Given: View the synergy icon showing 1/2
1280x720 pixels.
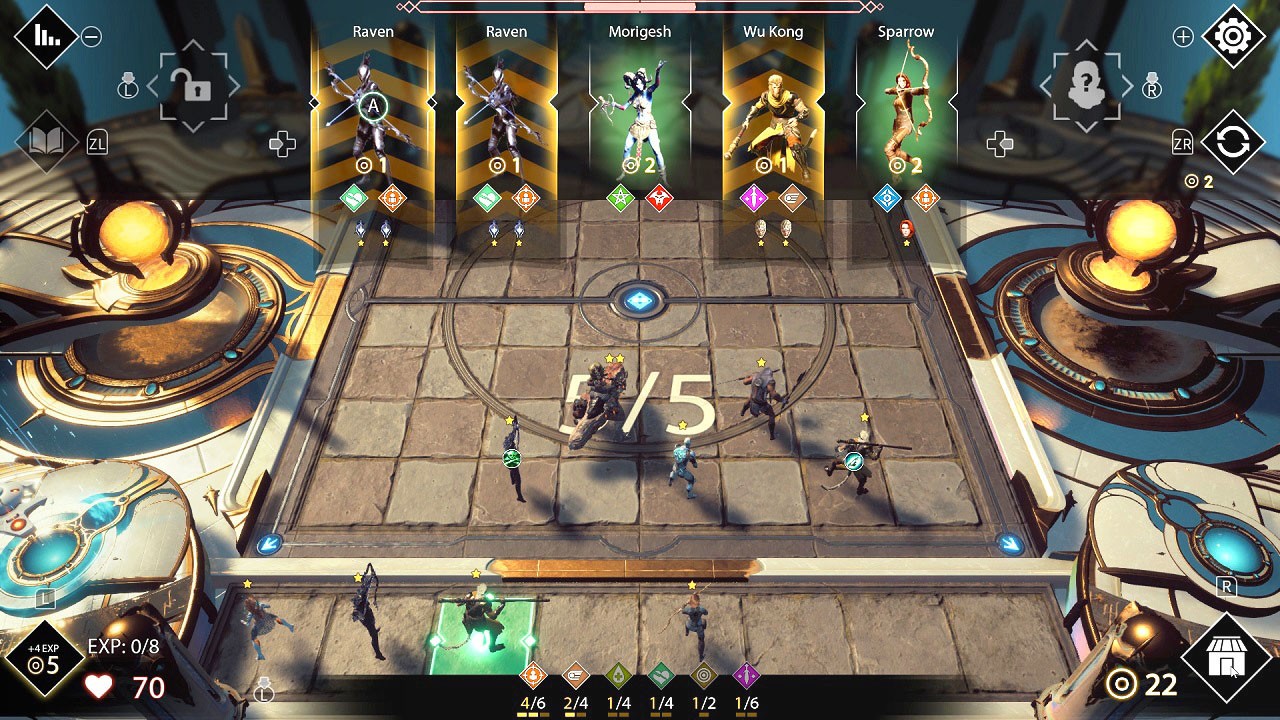Looking at the screenshot, I should 704,676.
